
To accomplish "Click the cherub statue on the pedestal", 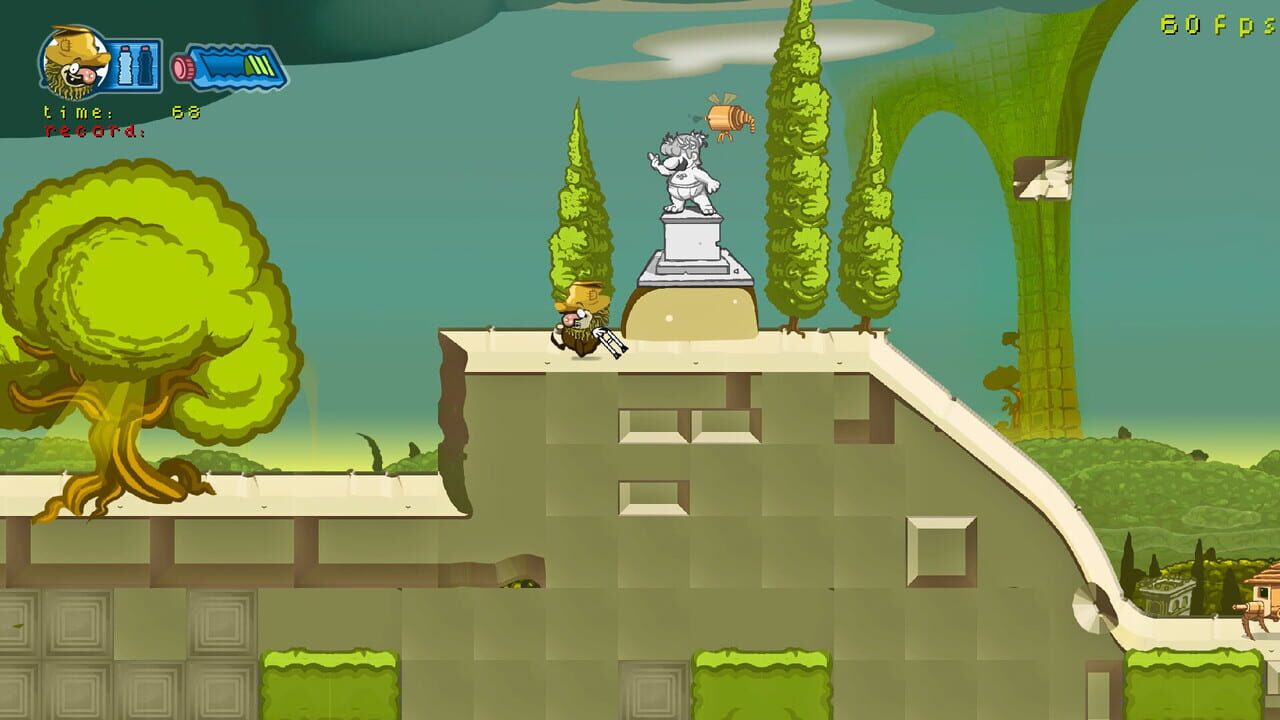I will [688, 170].
